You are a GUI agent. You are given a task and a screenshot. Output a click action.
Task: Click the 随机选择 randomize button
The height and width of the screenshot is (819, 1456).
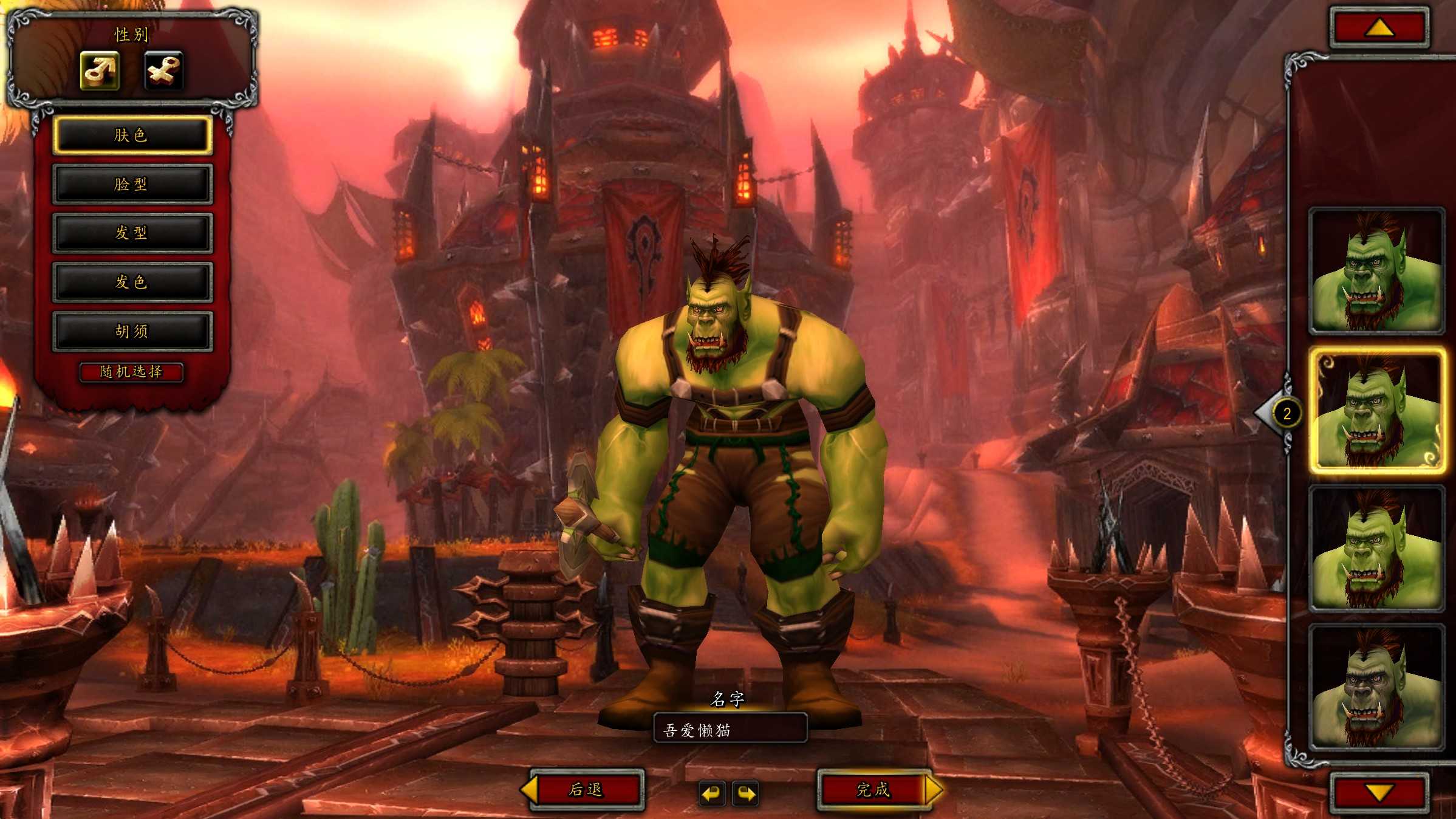click(x=131, y=372)
